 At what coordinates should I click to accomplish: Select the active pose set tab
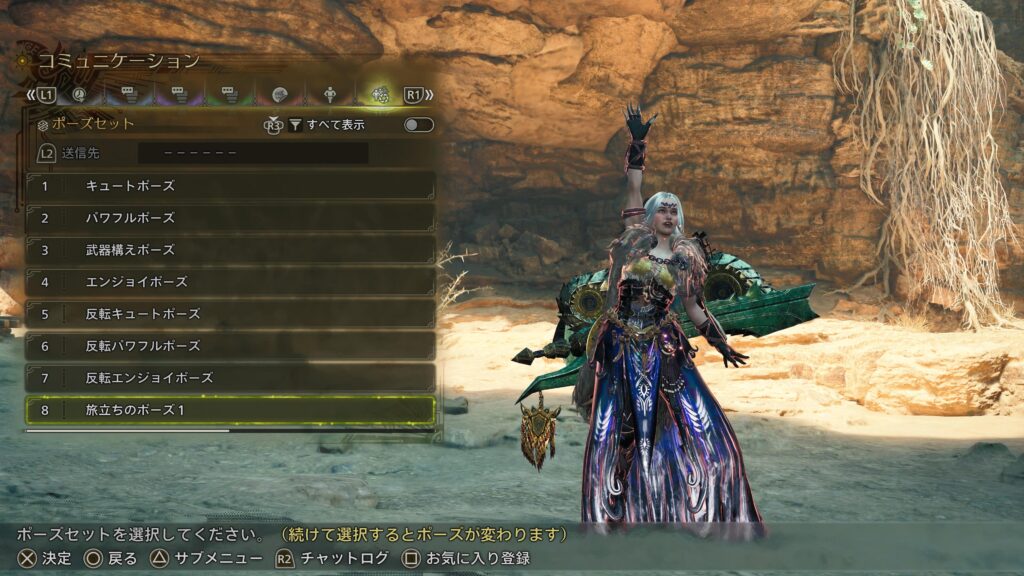[x=380, y=95]
